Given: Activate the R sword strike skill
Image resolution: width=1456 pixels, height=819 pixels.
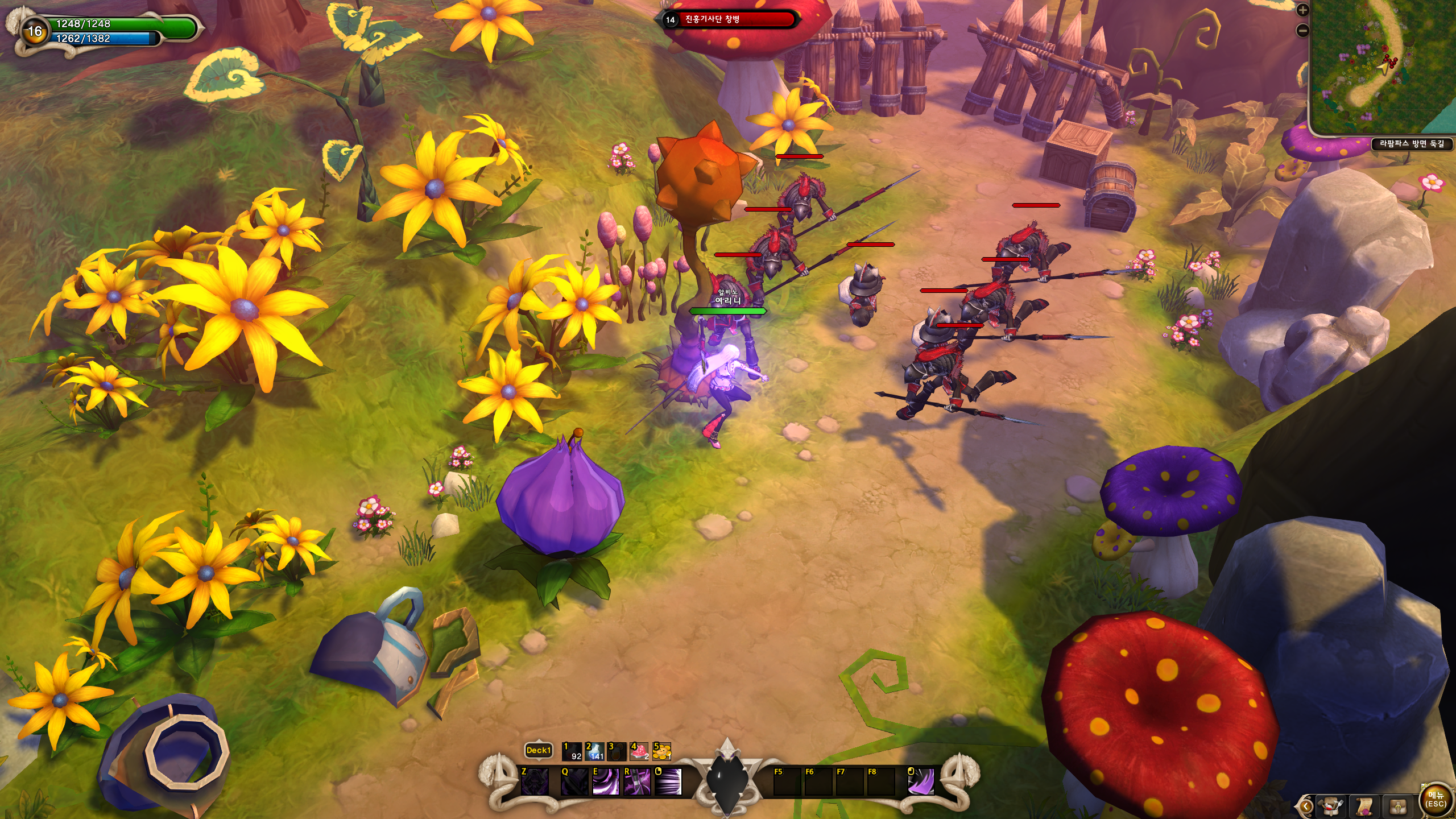Looking at the screenshot, I should click(636, 781).
